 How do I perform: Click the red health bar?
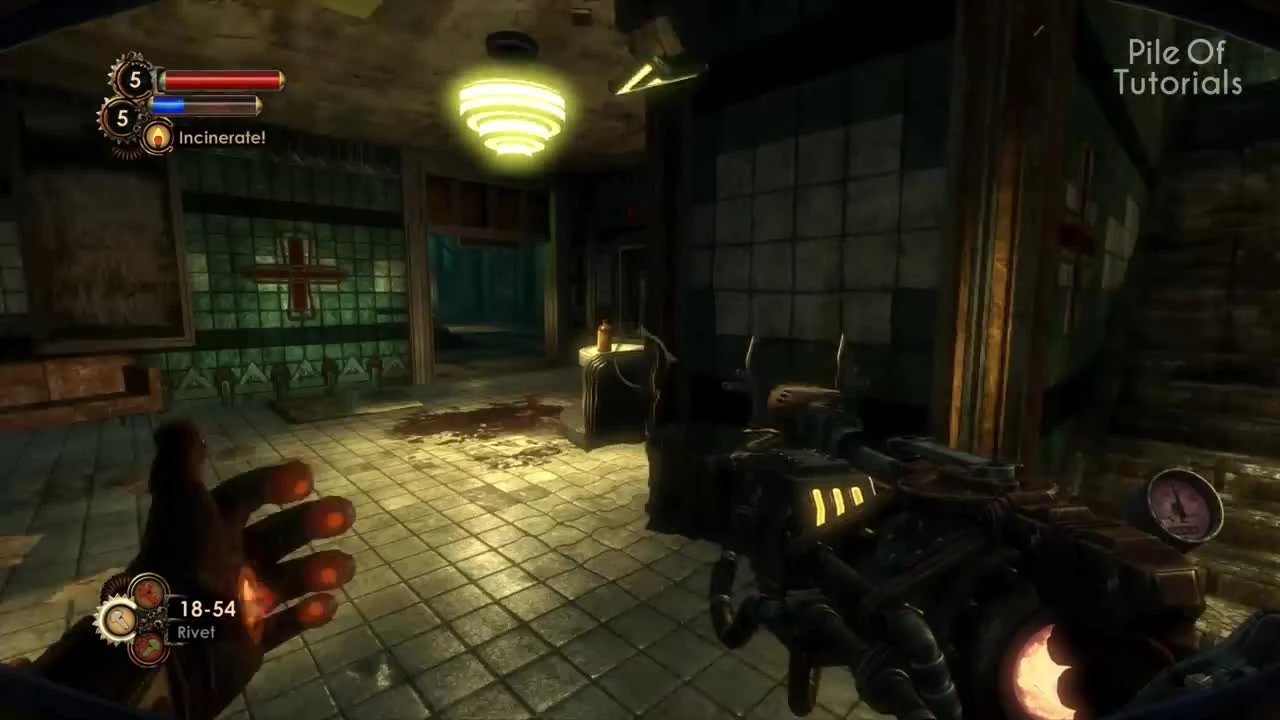(x=220, y=82)
